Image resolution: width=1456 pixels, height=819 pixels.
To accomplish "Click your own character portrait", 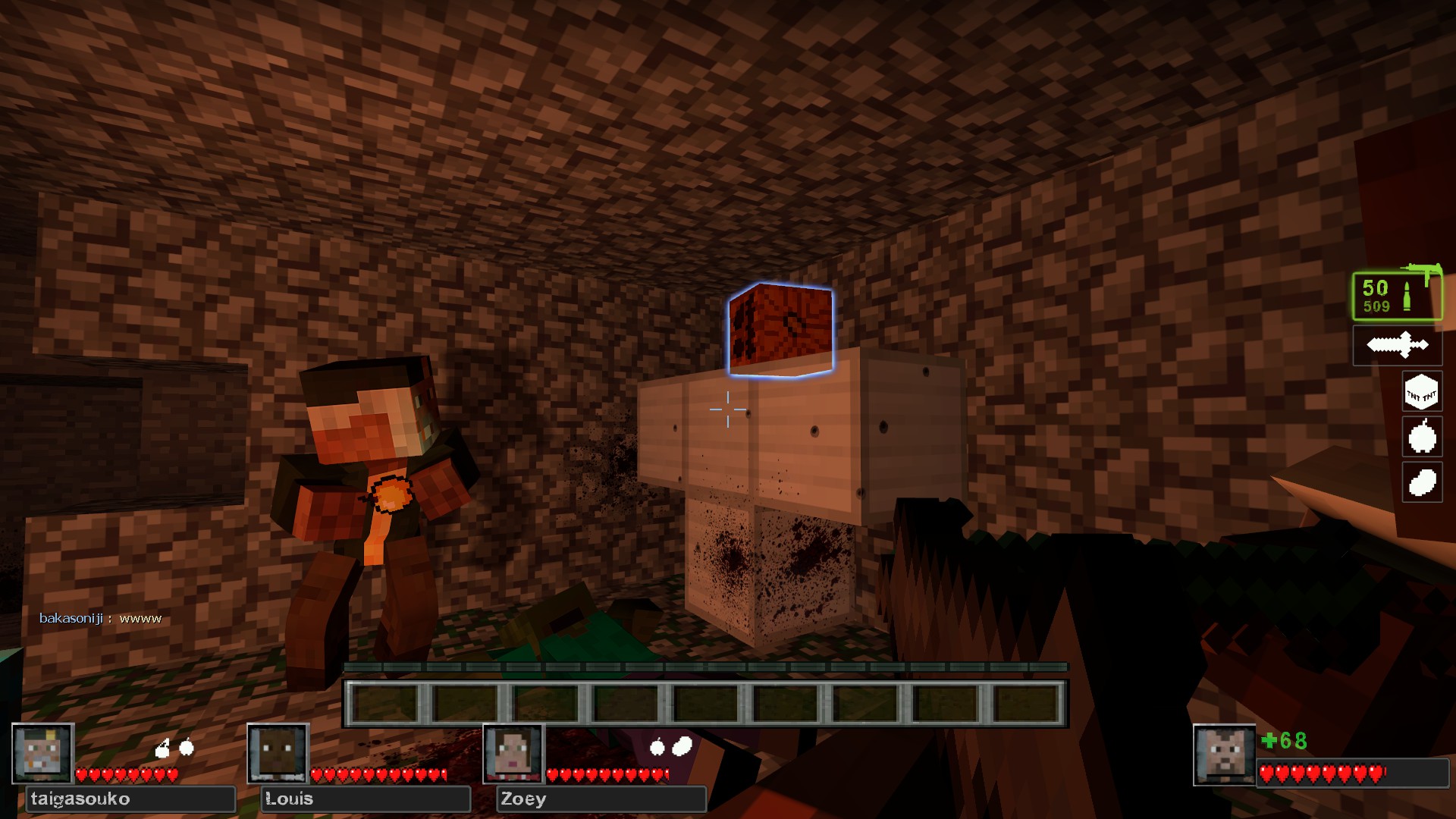I will (x=1223, y=755).
